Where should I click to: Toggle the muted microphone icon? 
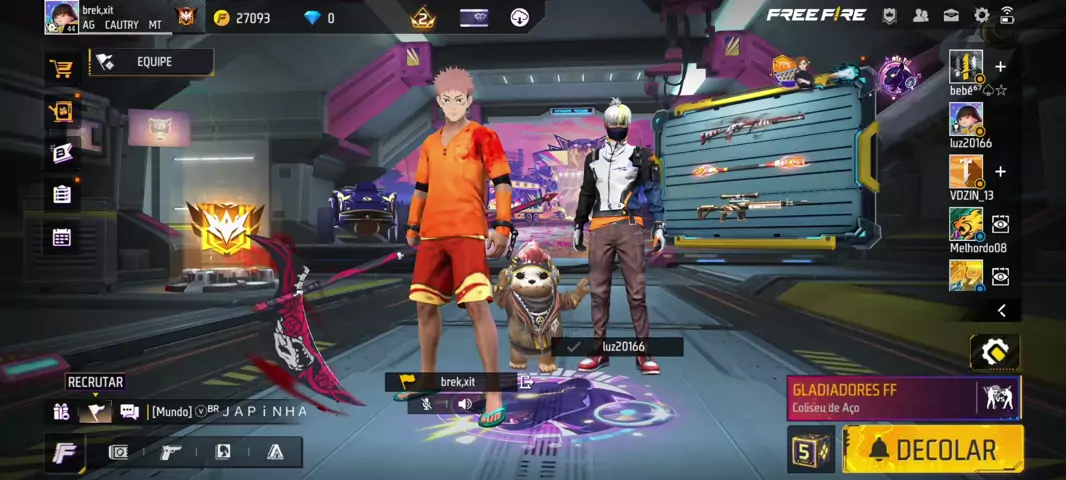click(x=426, y=404)
